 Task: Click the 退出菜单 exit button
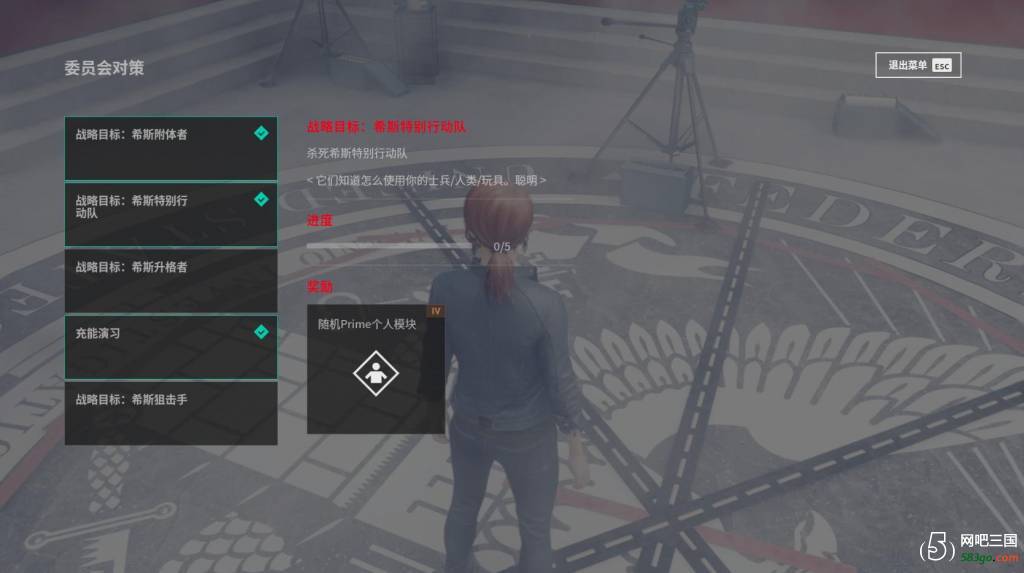[x=918, y=66]
